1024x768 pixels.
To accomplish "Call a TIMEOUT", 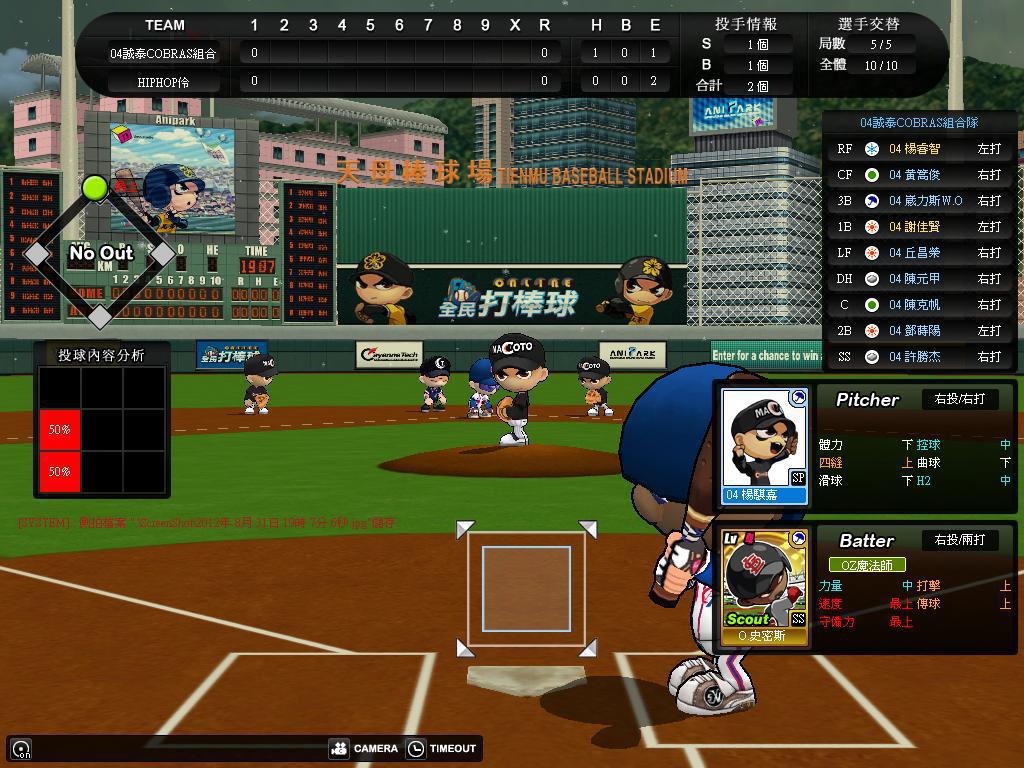I will [x=442, y=748].
